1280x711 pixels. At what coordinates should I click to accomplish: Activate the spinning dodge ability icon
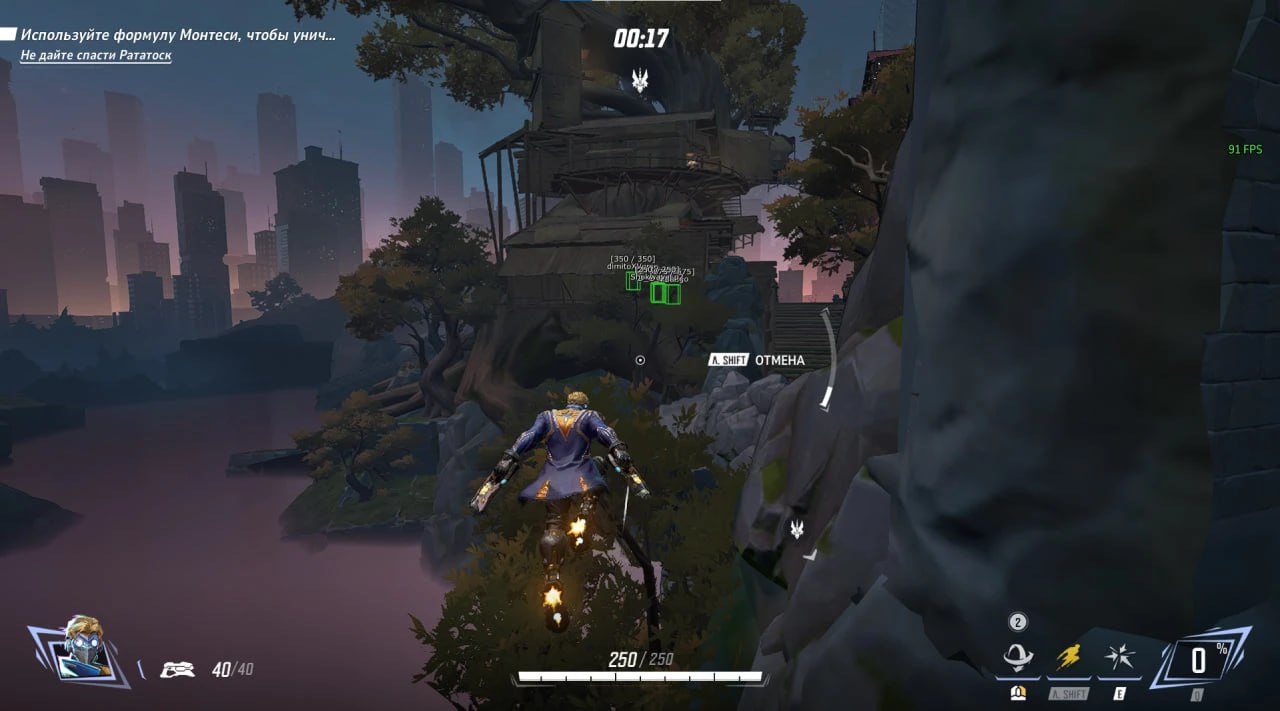click(x=1018, y=658)
